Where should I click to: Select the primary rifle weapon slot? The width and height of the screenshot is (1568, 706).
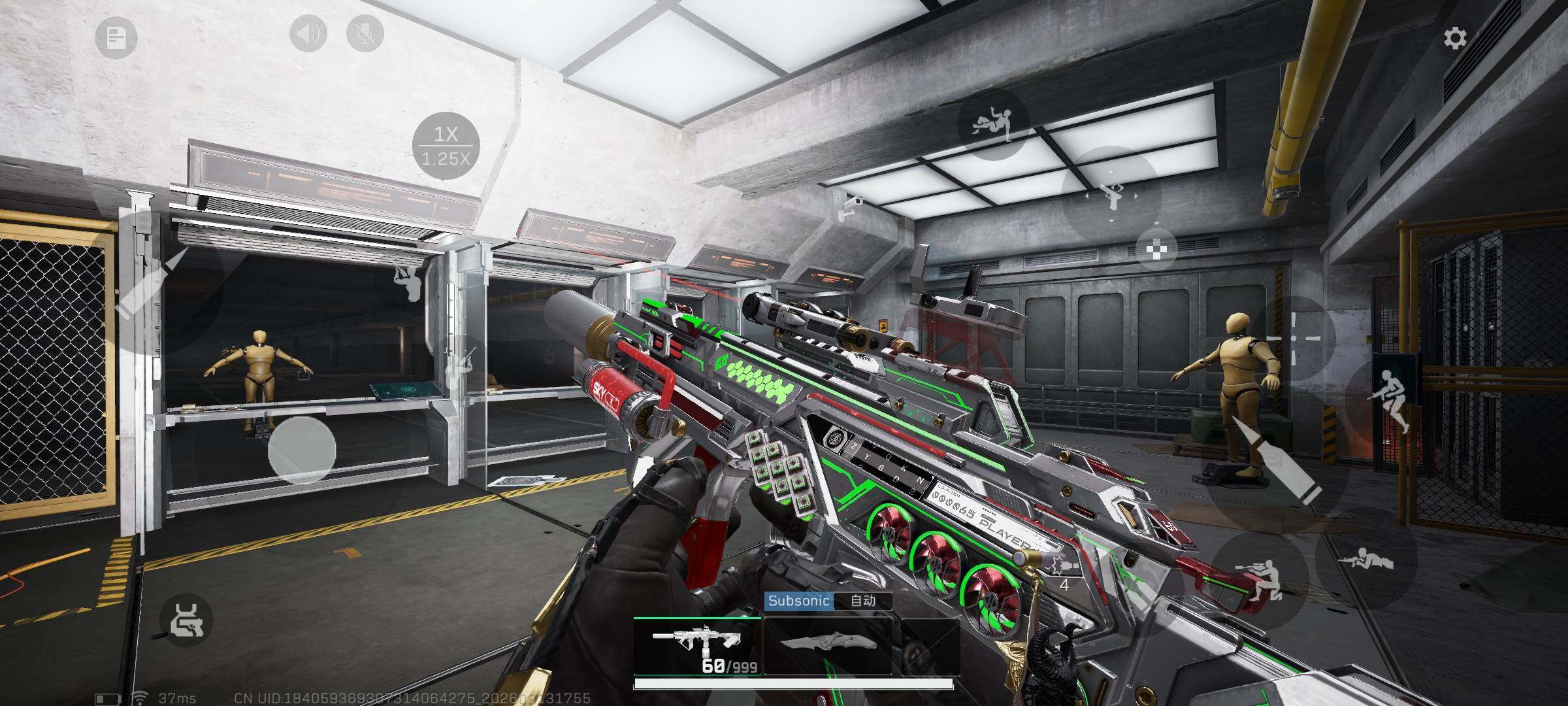698,646
